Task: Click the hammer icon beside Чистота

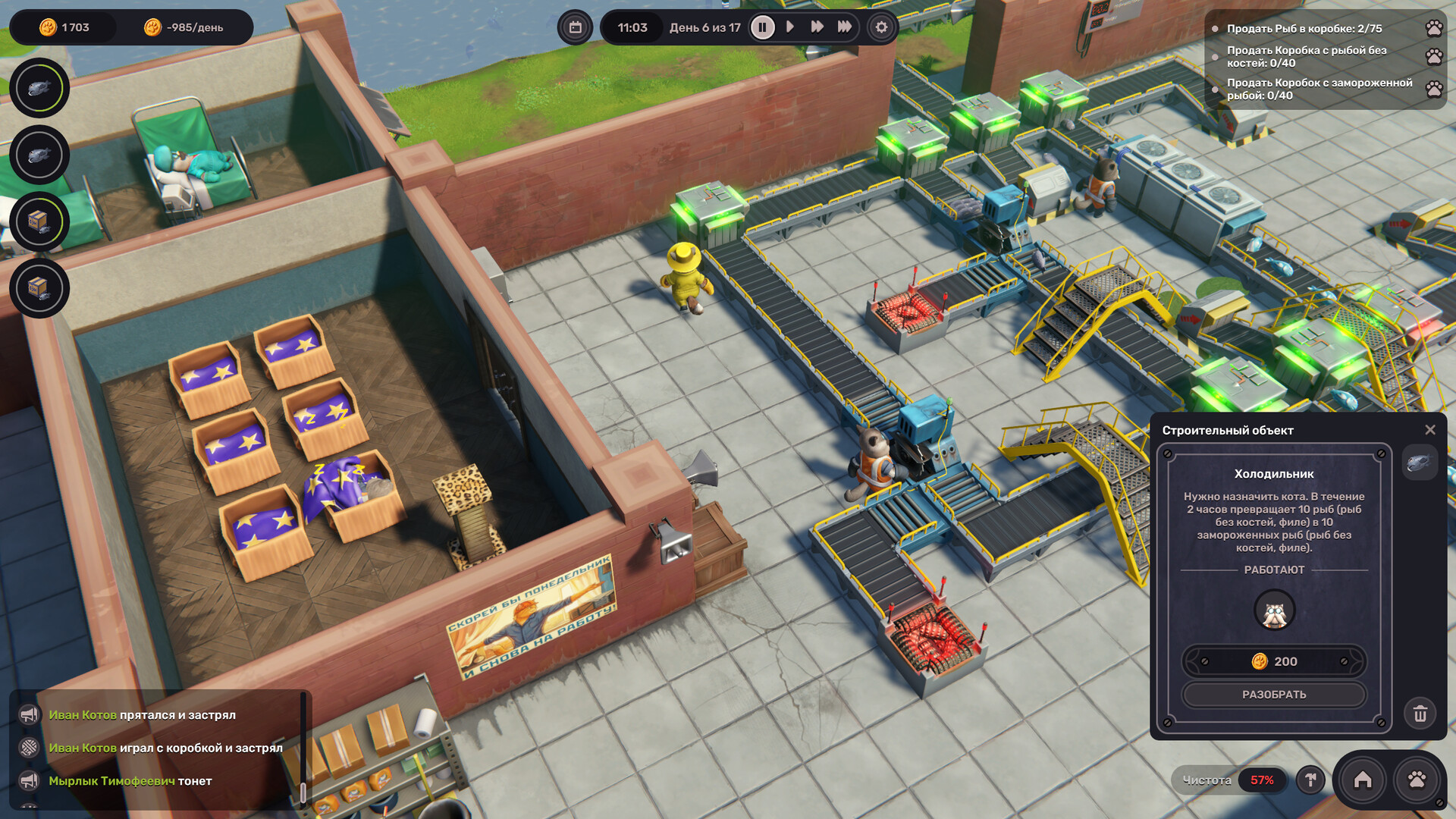Action: [x=1310, y=780]
